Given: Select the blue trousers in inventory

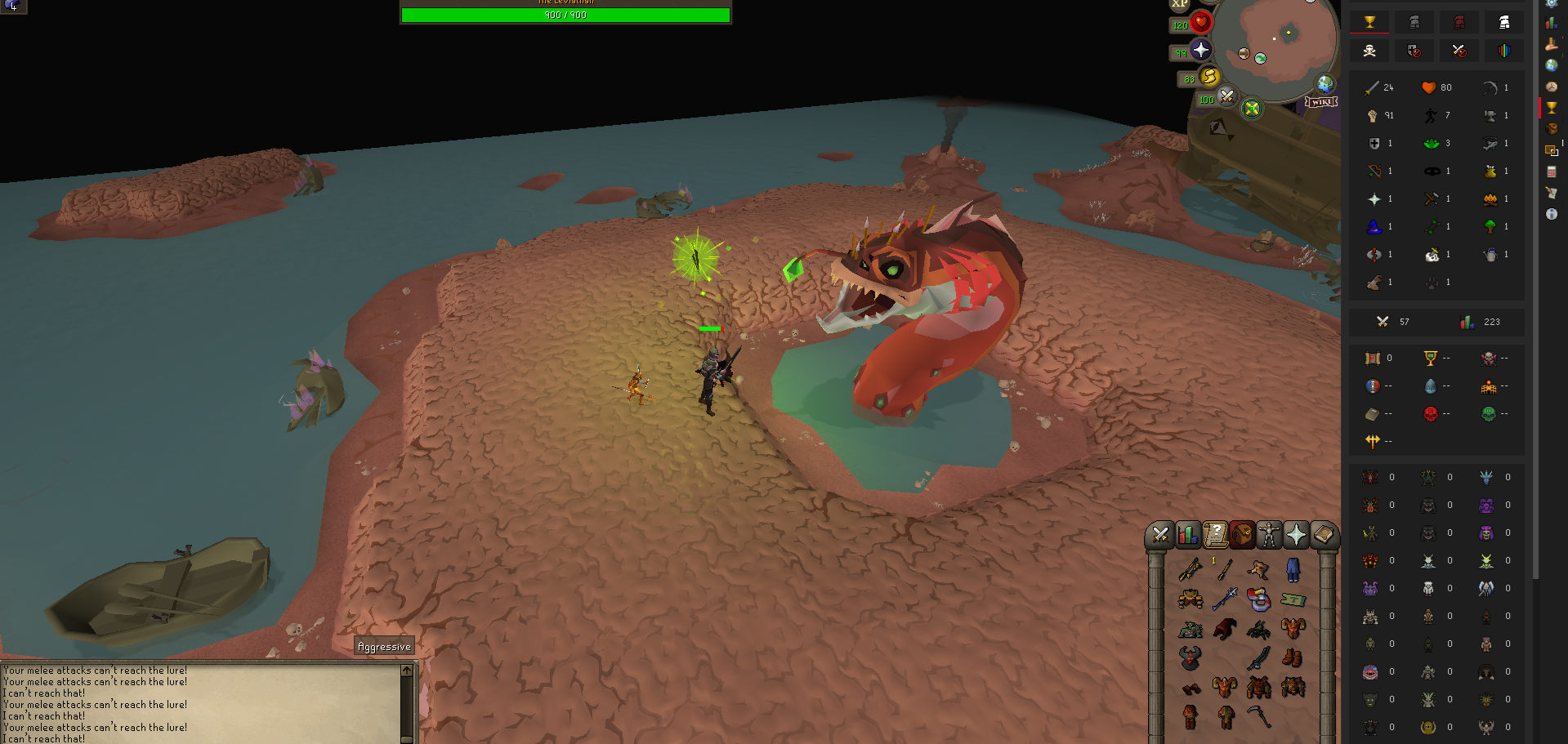Looking at the screenshot, I should (x=1293, y=569).
